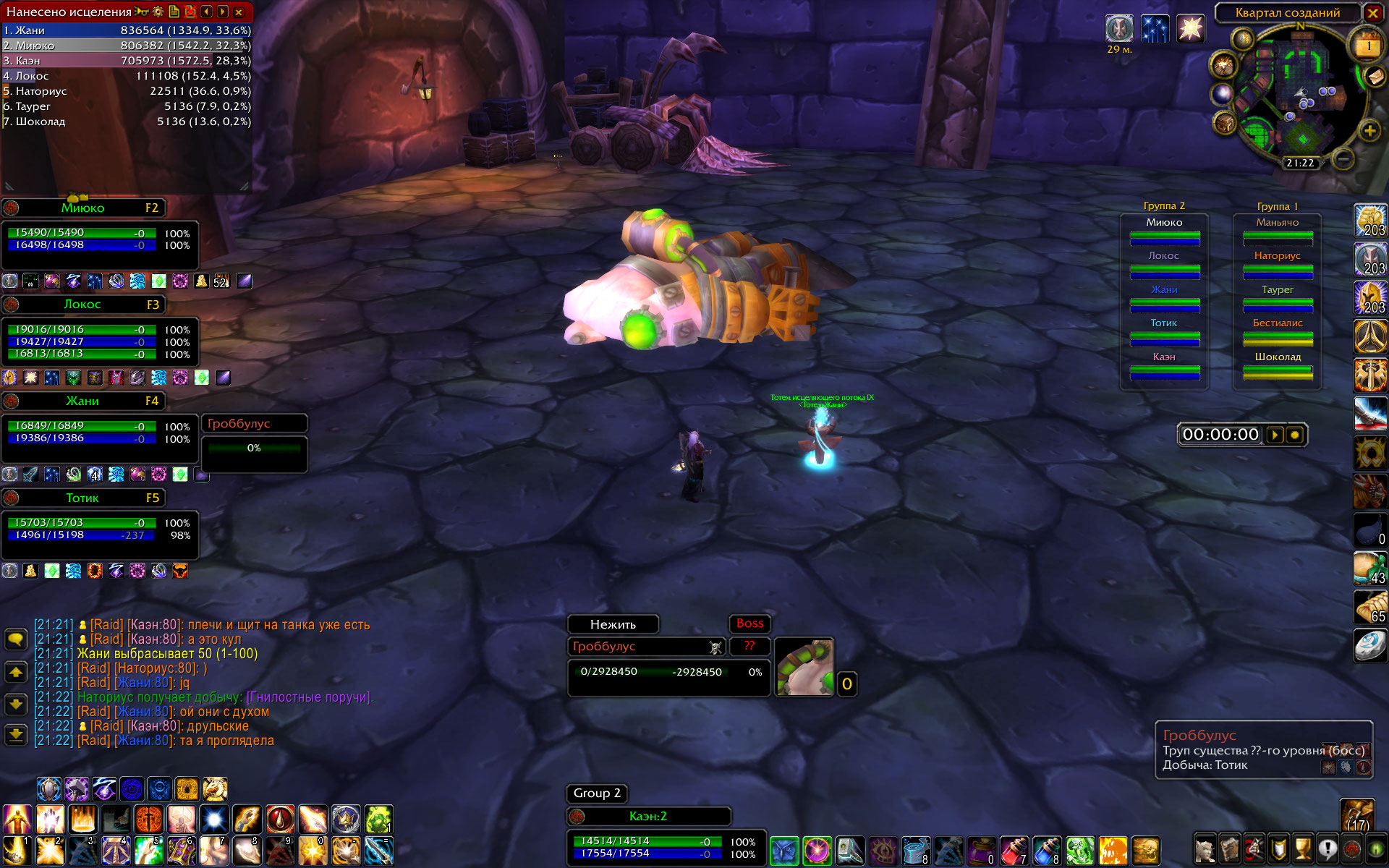
Task: Open the mail envelope on the minimap
Action: point(1374,77)
